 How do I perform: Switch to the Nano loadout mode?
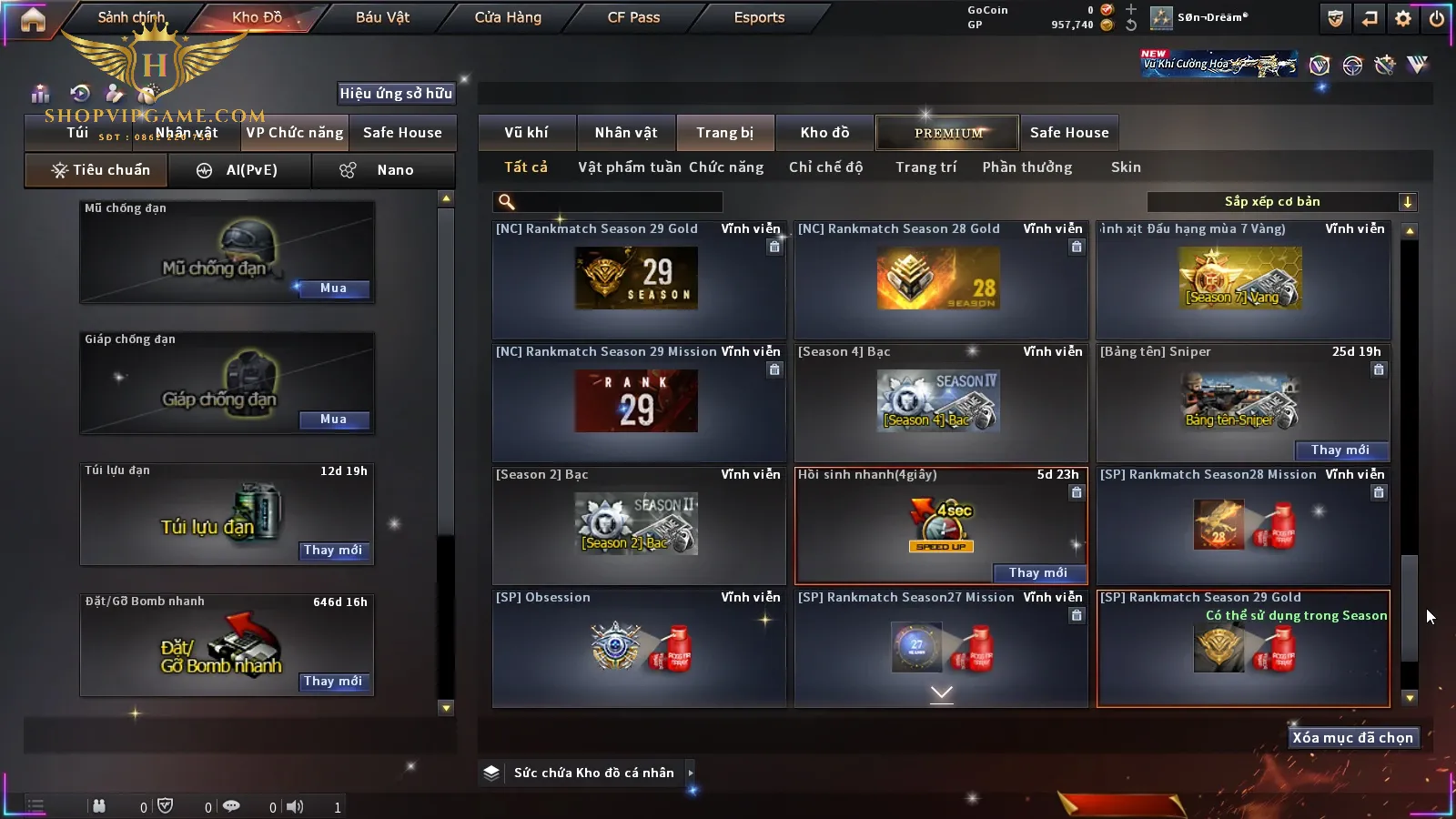pos(383,170)
